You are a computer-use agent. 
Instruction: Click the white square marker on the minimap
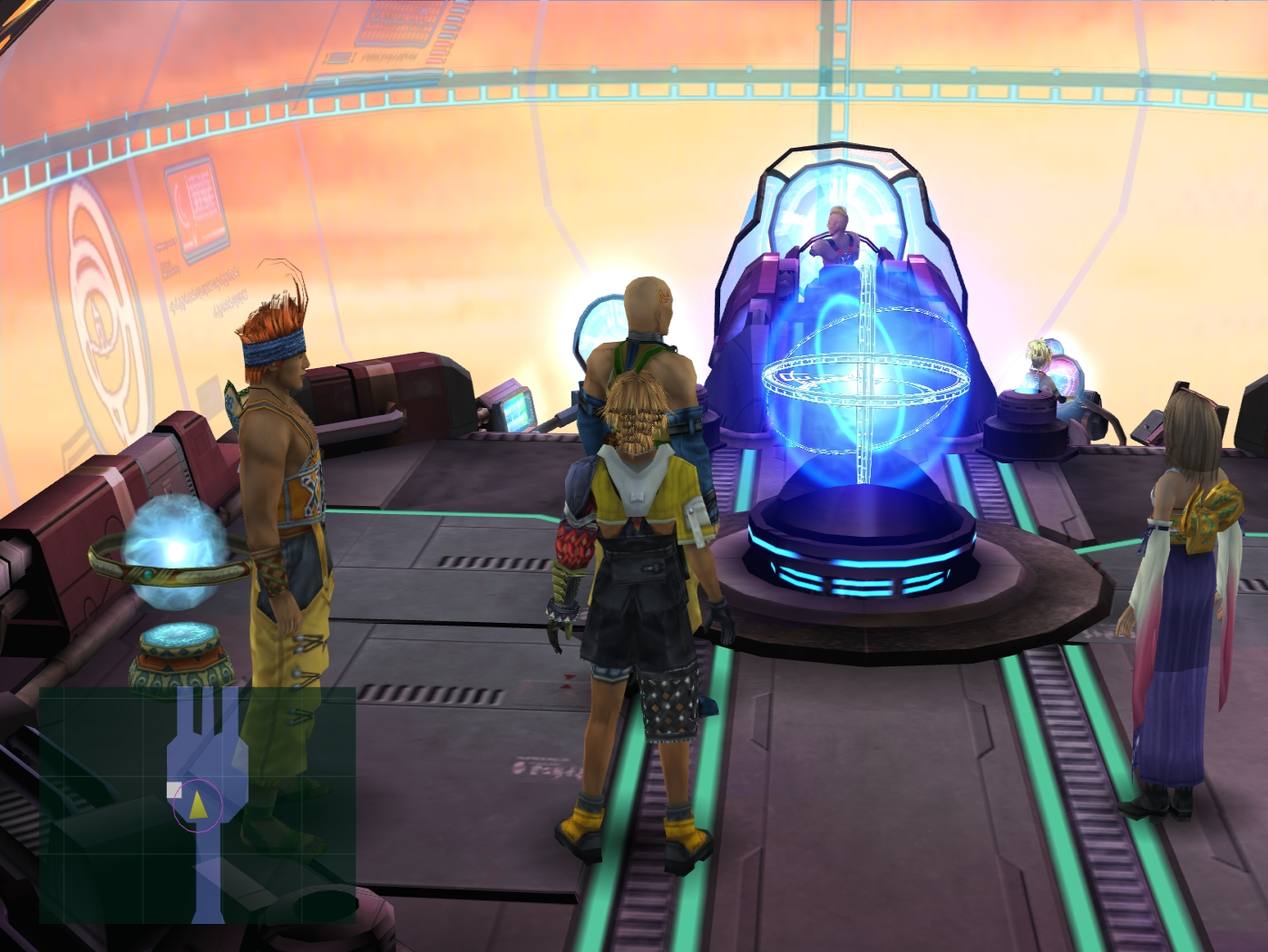click(x=174, y=790)
